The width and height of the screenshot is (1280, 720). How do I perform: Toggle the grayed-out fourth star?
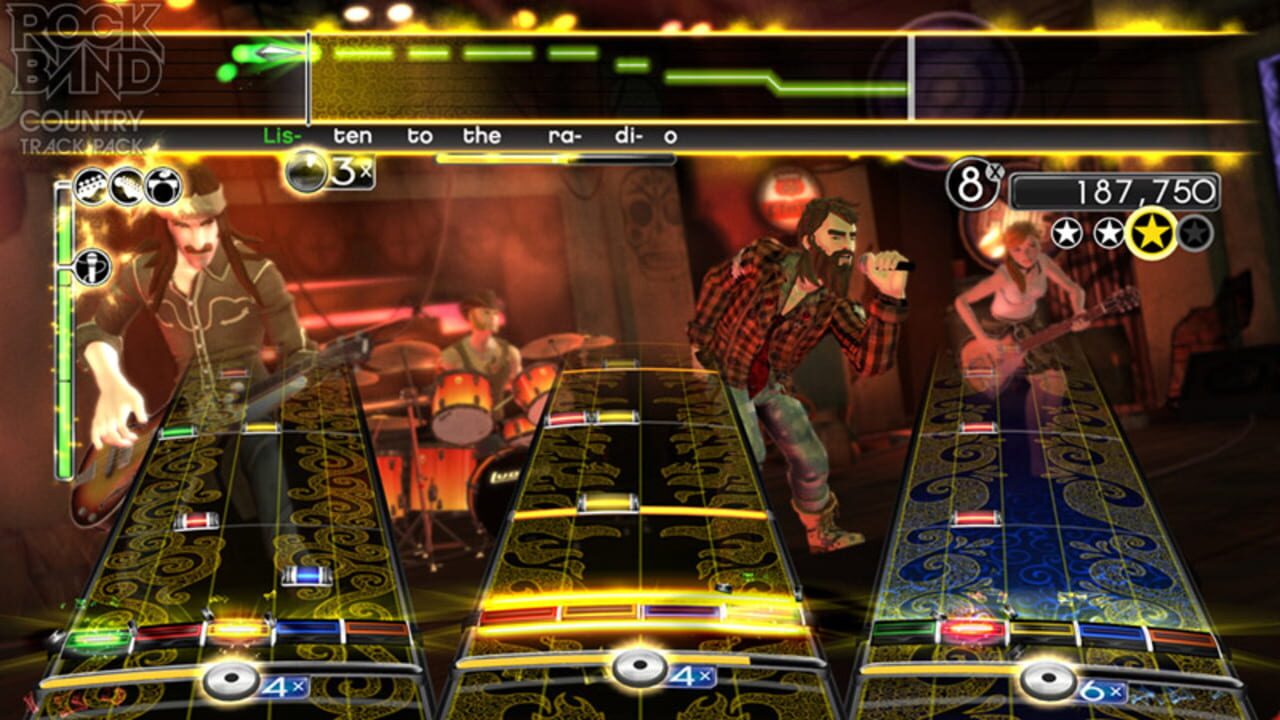pyautogui.click(x=1193, y=231)
